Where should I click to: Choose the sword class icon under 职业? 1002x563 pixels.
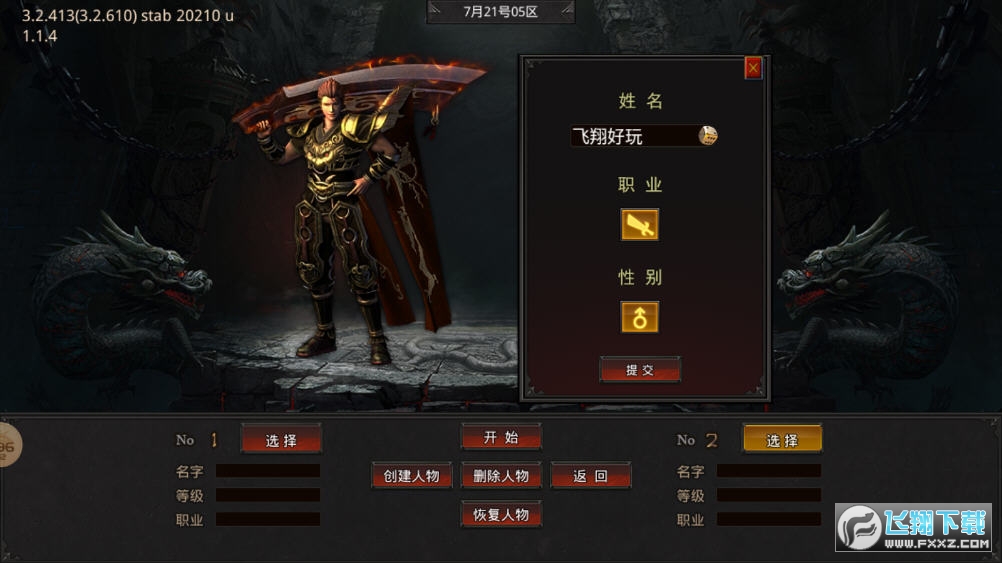tap(640, 224)
